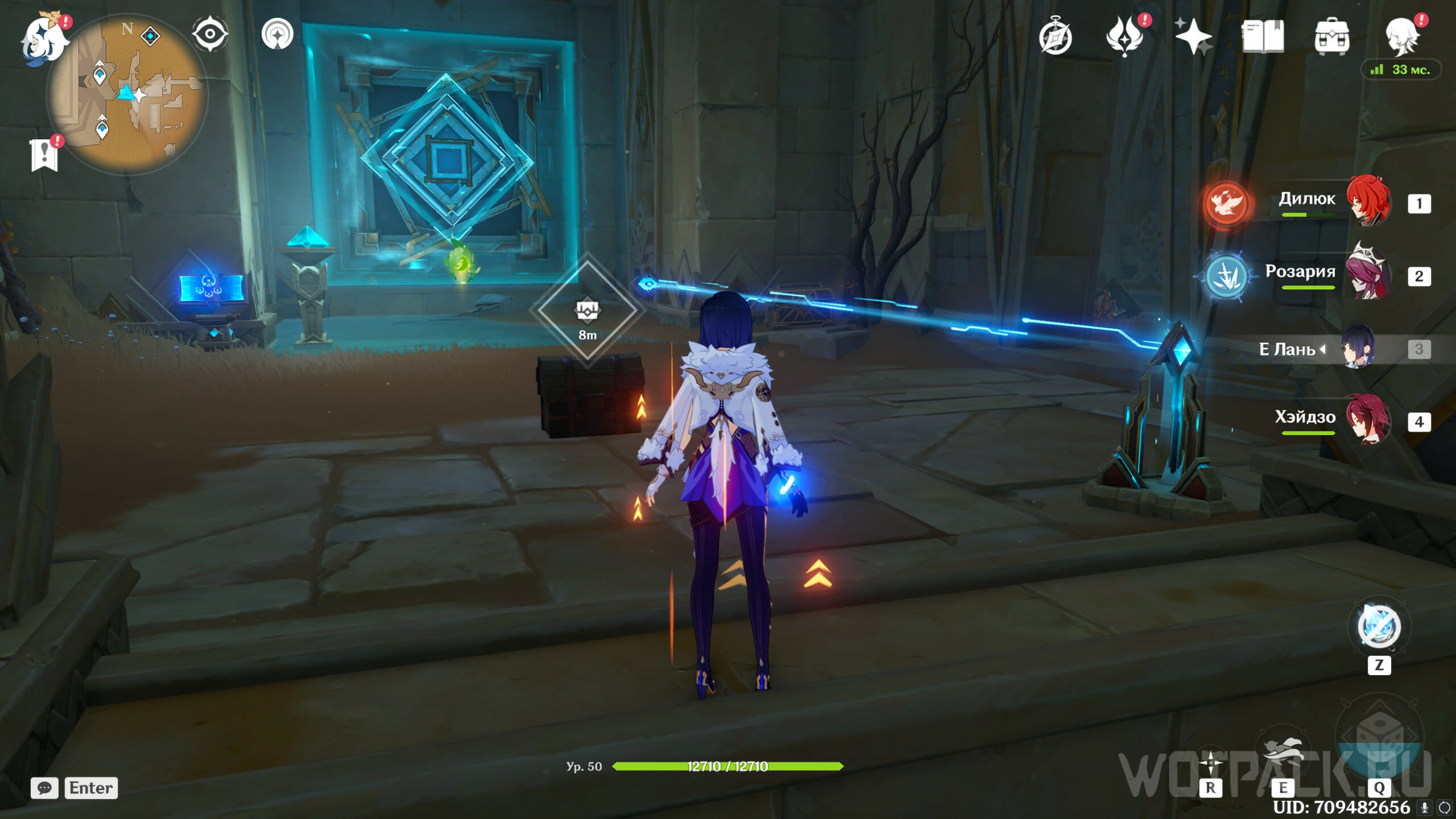Switch to party member Хэйдзо
Image resolution: width=1456 pixels, height=819 pixels.
[1367, 421]
